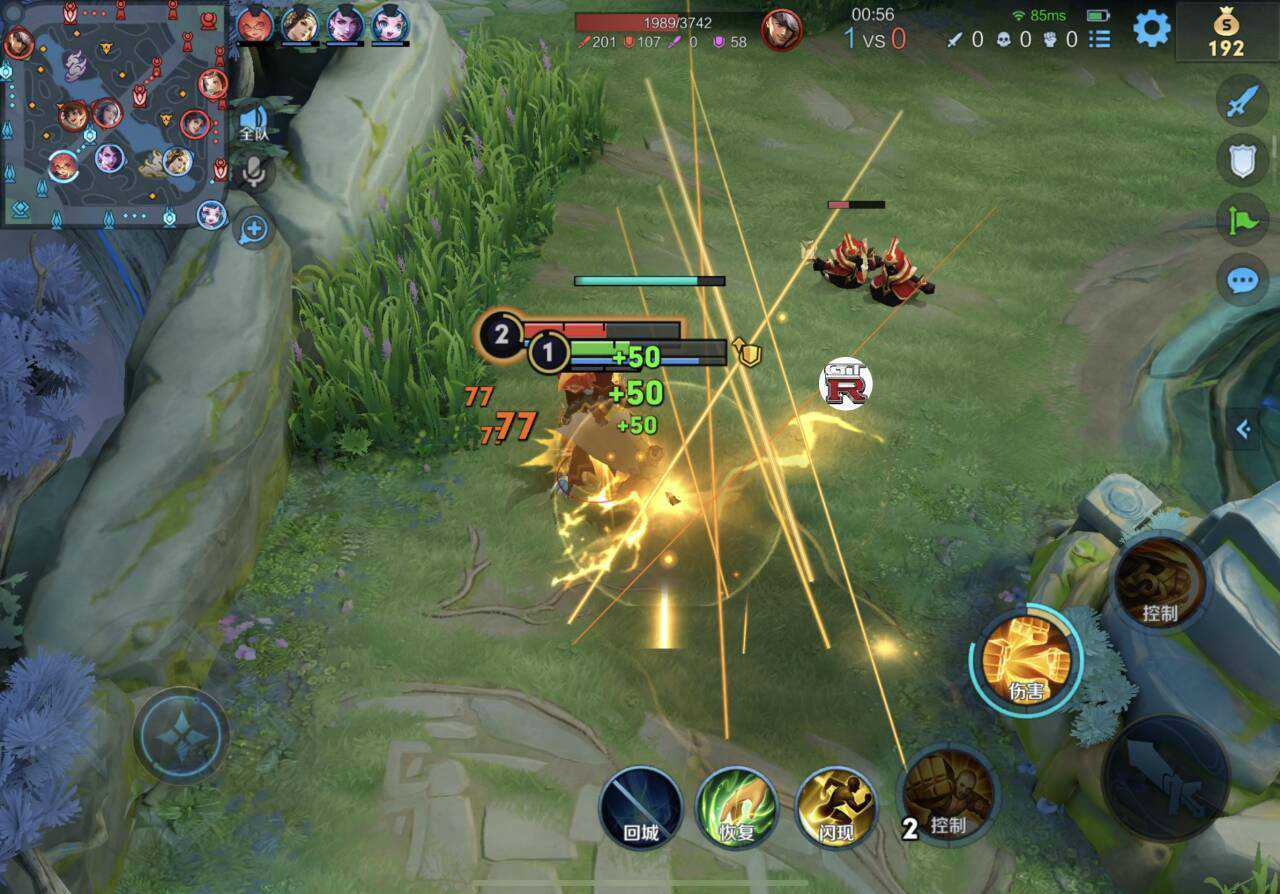Toggle minimap zoom with the plus button
Screen dimensions: 1280x894
click(x=252, y=229)
